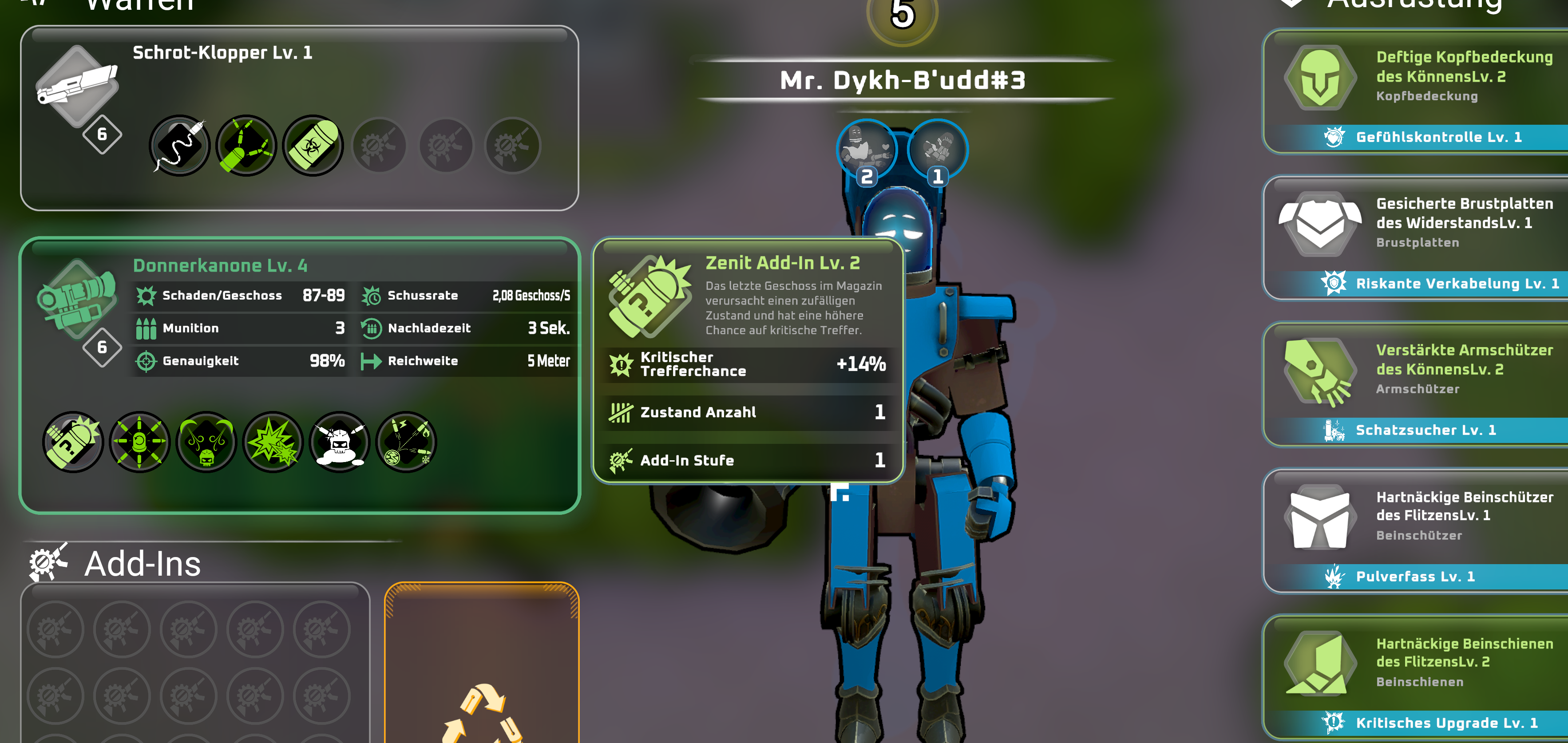Select the perk bubble with badge 2
This screenshot has width=1568, height=743.
click(x=867, y=150)
